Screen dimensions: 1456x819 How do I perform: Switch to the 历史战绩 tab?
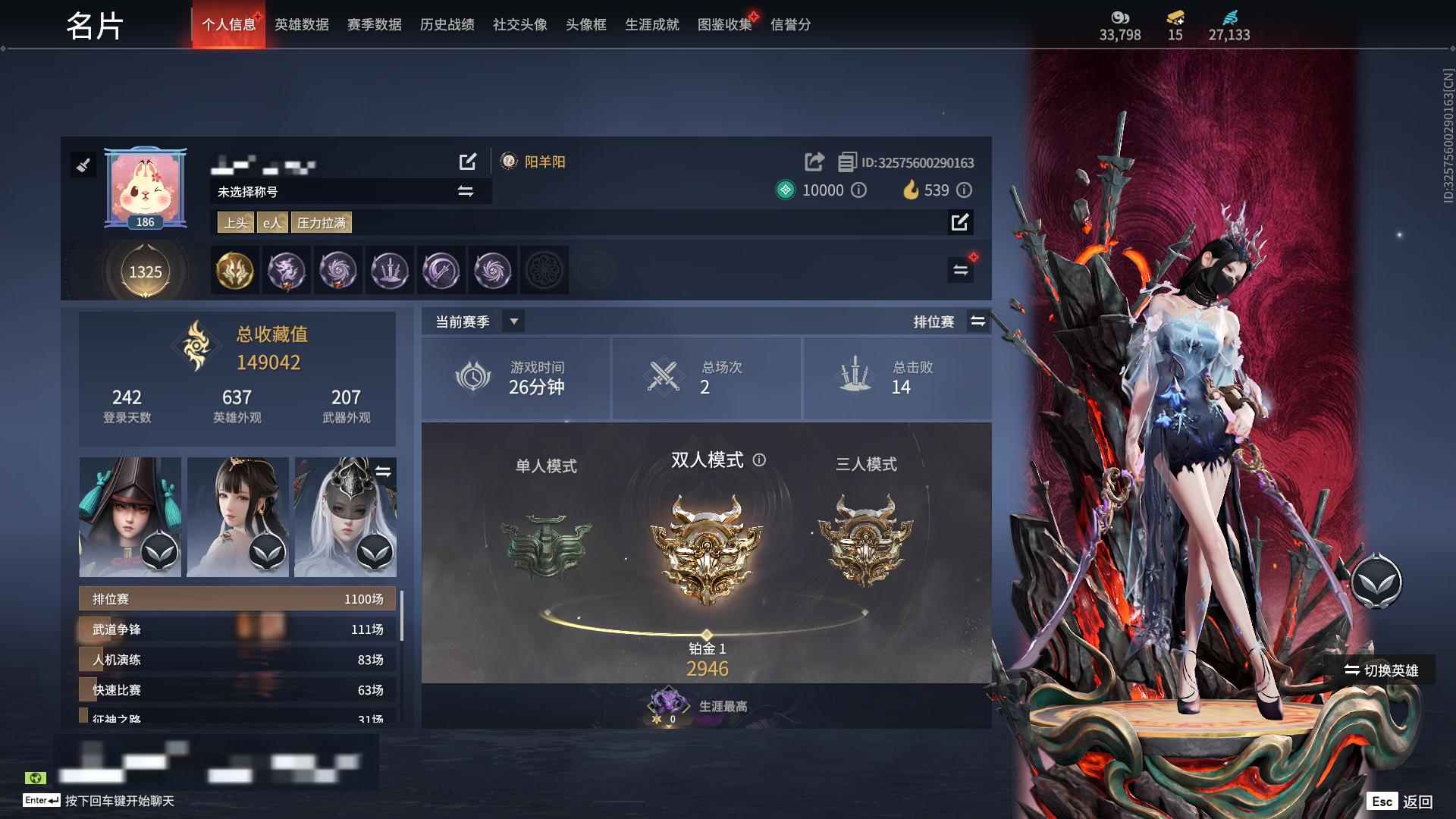tap(445, 24)
